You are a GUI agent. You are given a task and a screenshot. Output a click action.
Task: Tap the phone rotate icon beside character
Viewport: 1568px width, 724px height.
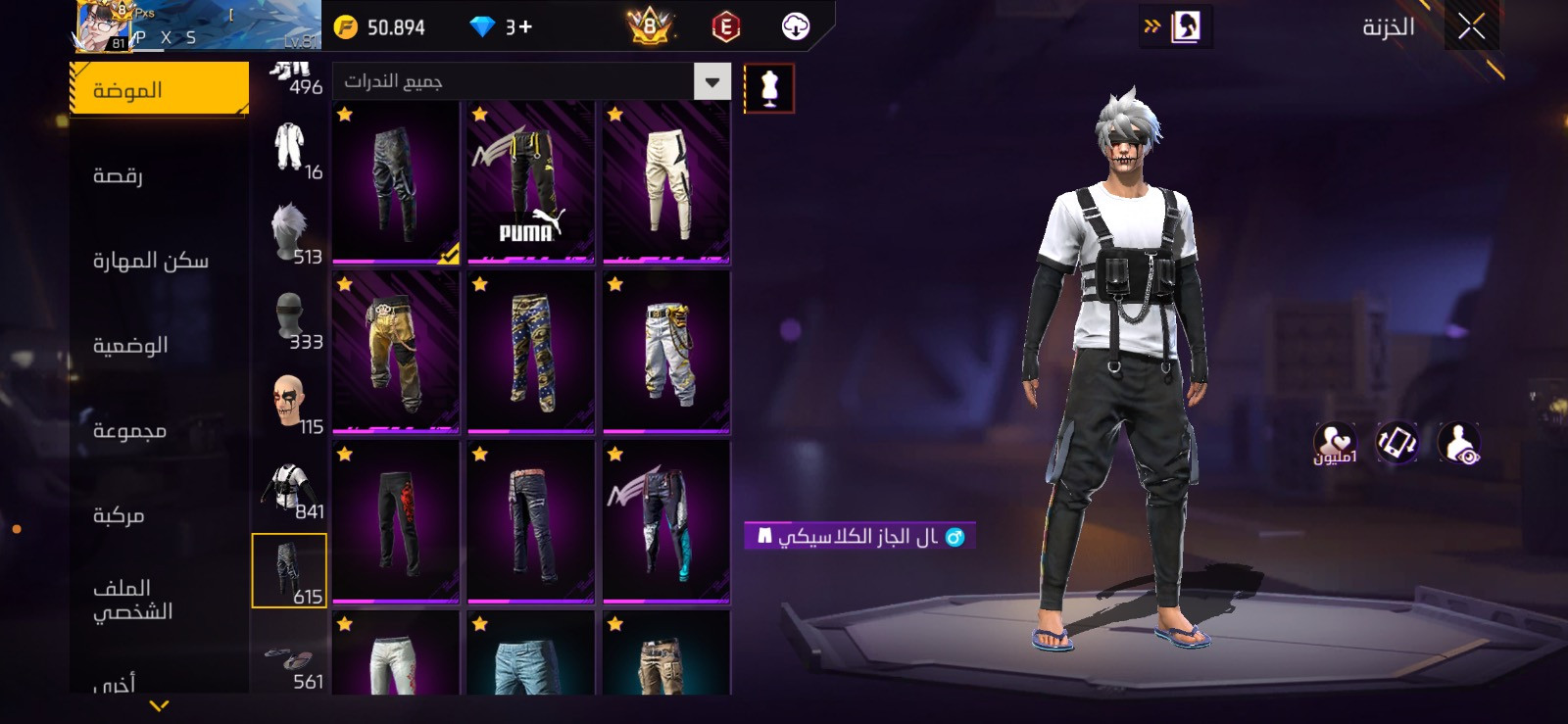pyautogui.click(x=1396, y=443)
